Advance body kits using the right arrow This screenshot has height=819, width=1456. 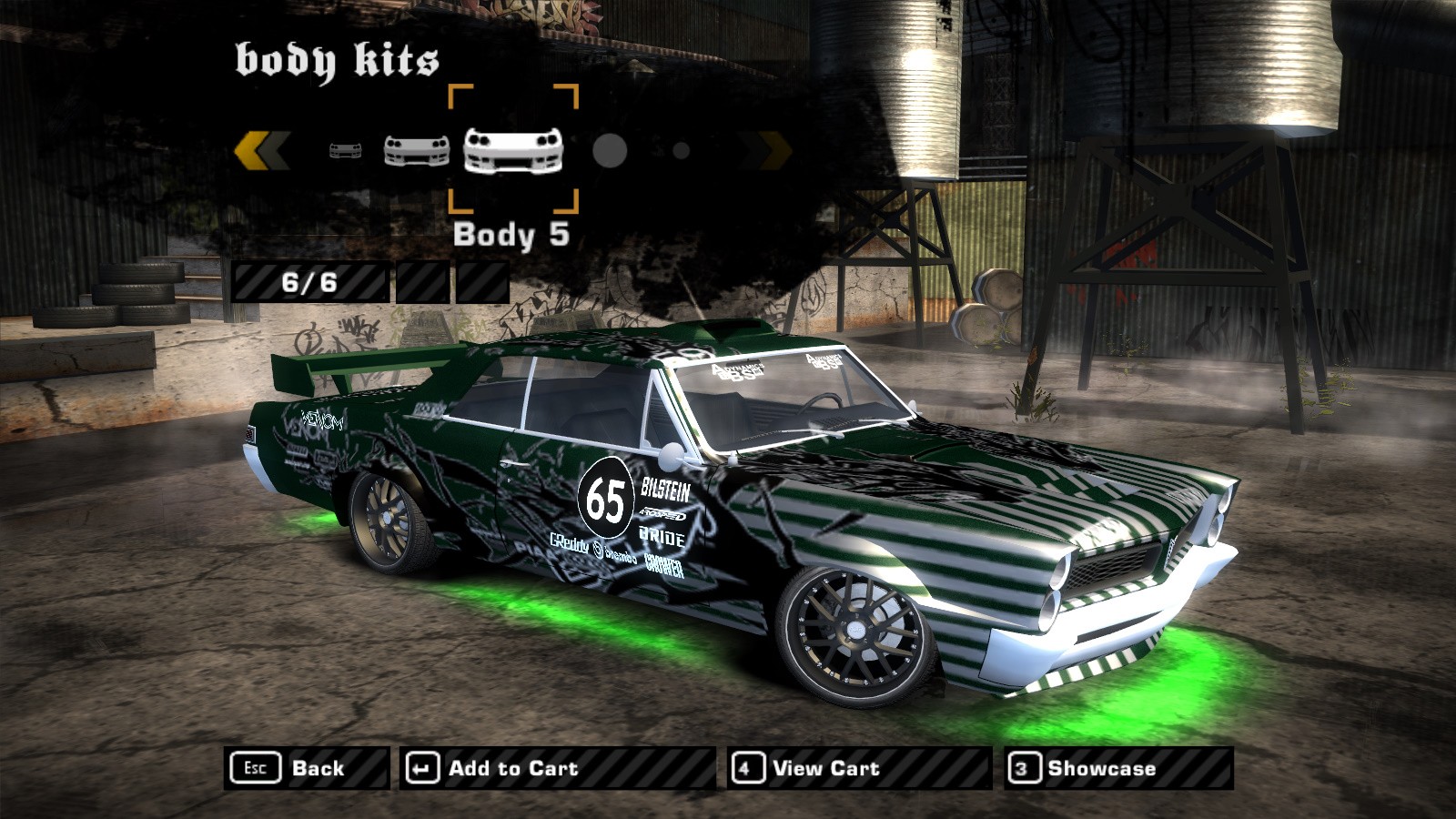point(765,150)
